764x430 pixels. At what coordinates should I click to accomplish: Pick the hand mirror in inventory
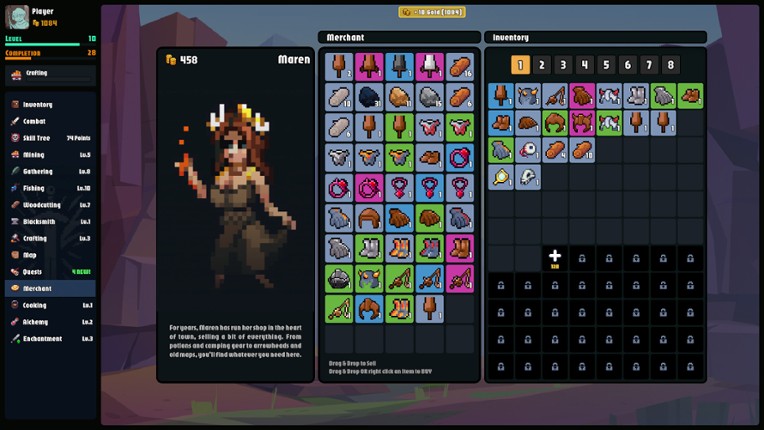[501, 177]
